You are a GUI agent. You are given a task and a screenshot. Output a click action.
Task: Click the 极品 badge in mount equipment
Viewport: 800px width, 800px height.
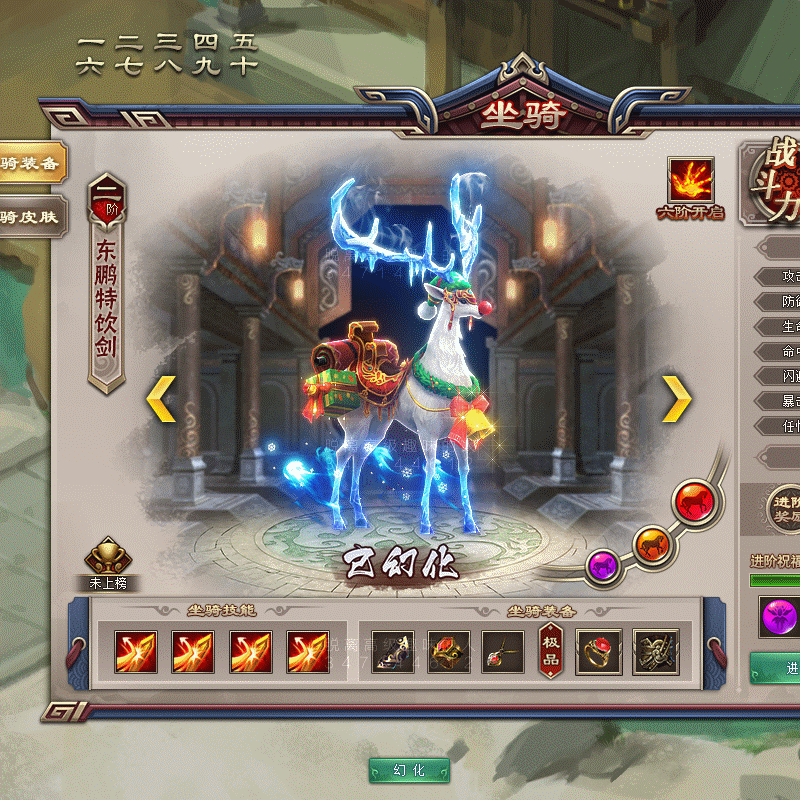coord(551,652)
